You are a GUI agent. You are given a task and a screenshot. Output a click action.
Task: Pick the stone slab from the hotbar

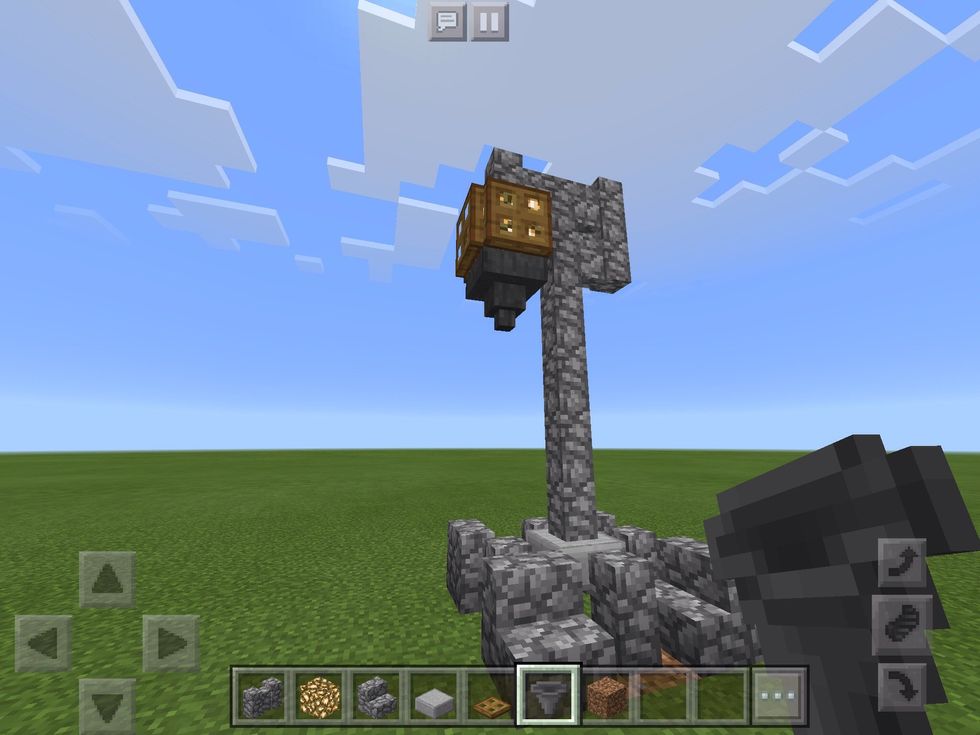tap(433, 696)
